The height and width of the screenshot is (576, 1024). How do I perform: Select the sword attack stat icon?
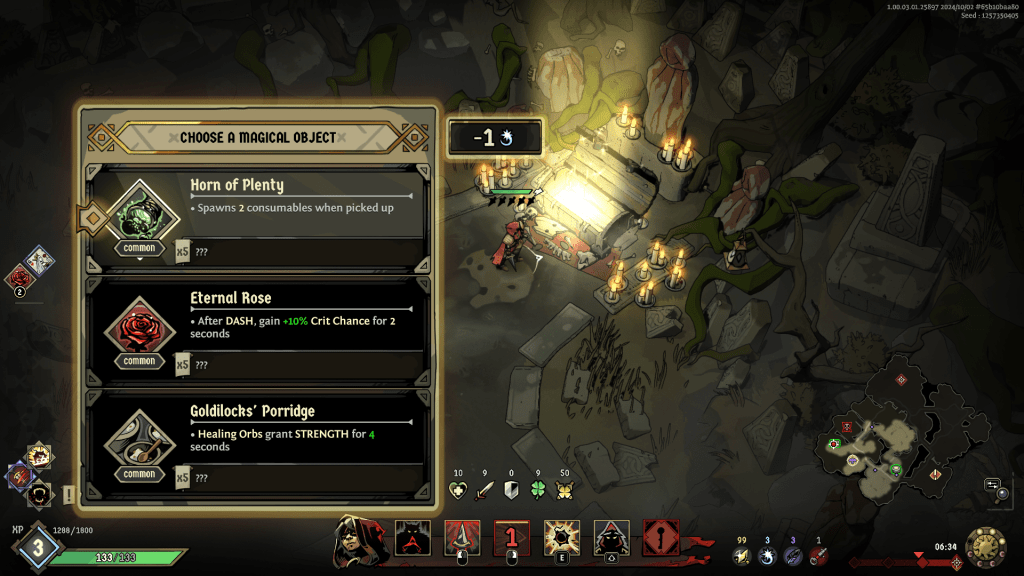tap(485, 490)
